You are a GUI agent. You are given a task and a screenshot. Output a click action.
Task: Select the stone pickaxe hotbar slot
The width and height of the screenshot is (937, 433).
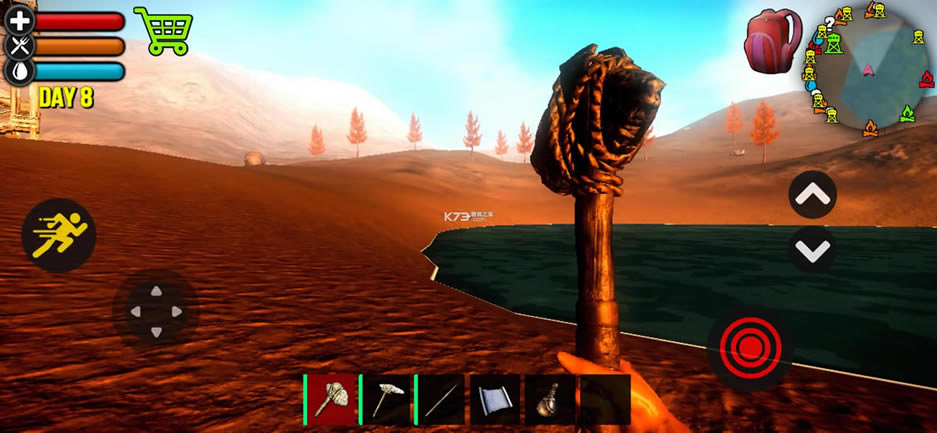pos(386,399)
